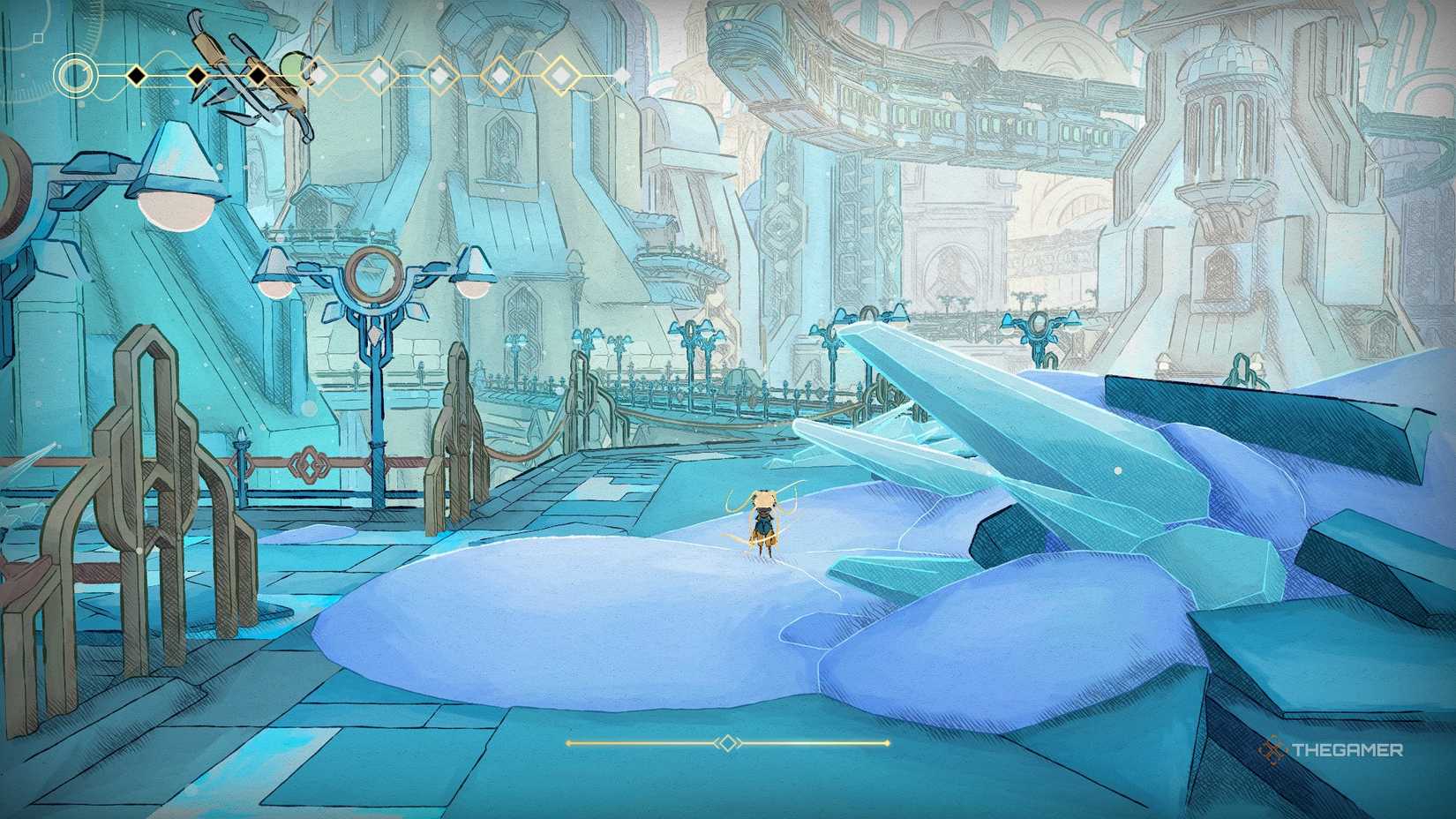Viewport: 1456px width, 819px height.
Task: Click the seventh diamond along the top path
Action: pyautogui.click(x=500, y=74)
